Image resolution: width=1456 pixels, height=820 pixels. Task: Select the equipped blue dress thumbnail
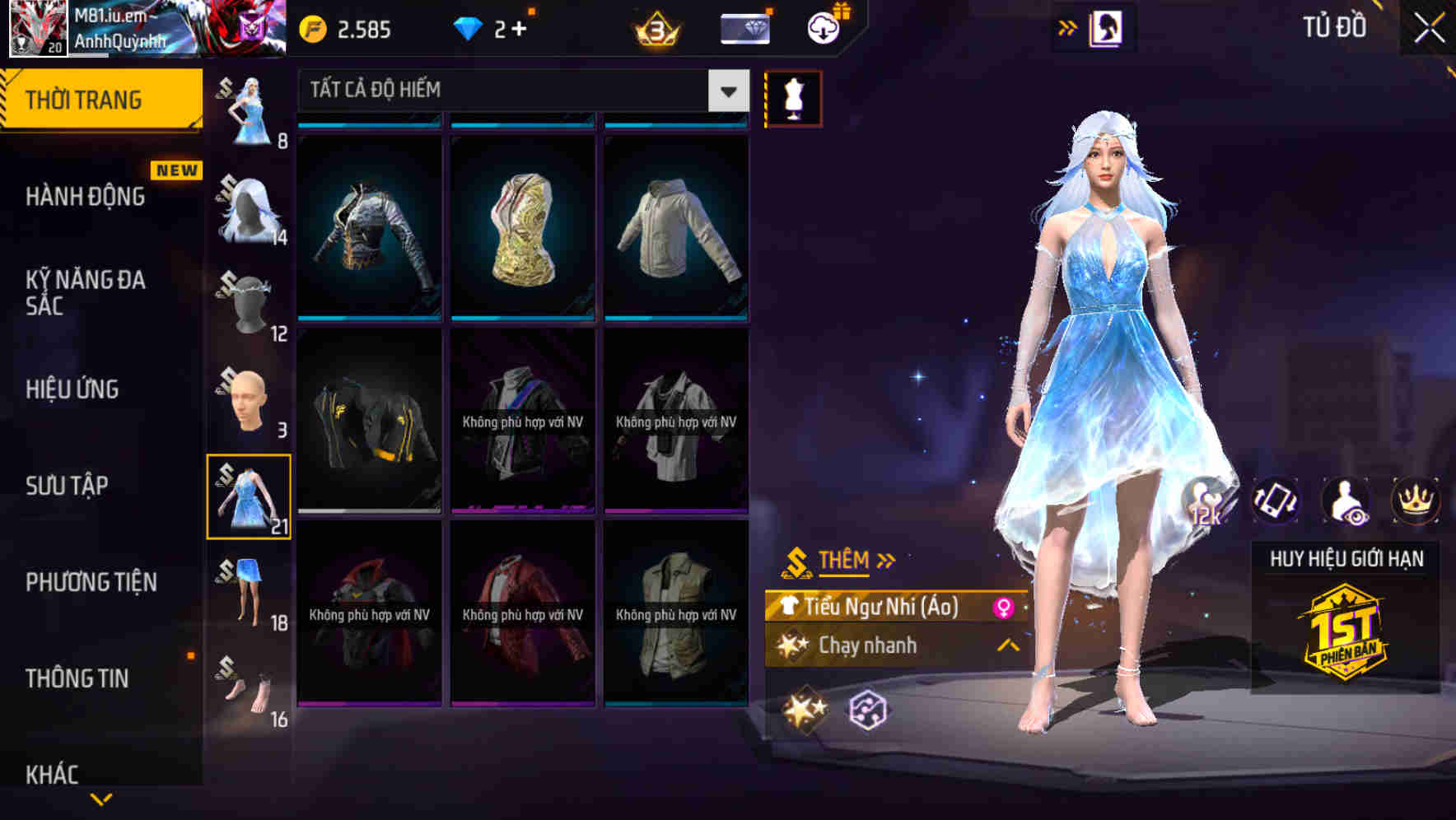pyautogui.click(x=250, y=497)
